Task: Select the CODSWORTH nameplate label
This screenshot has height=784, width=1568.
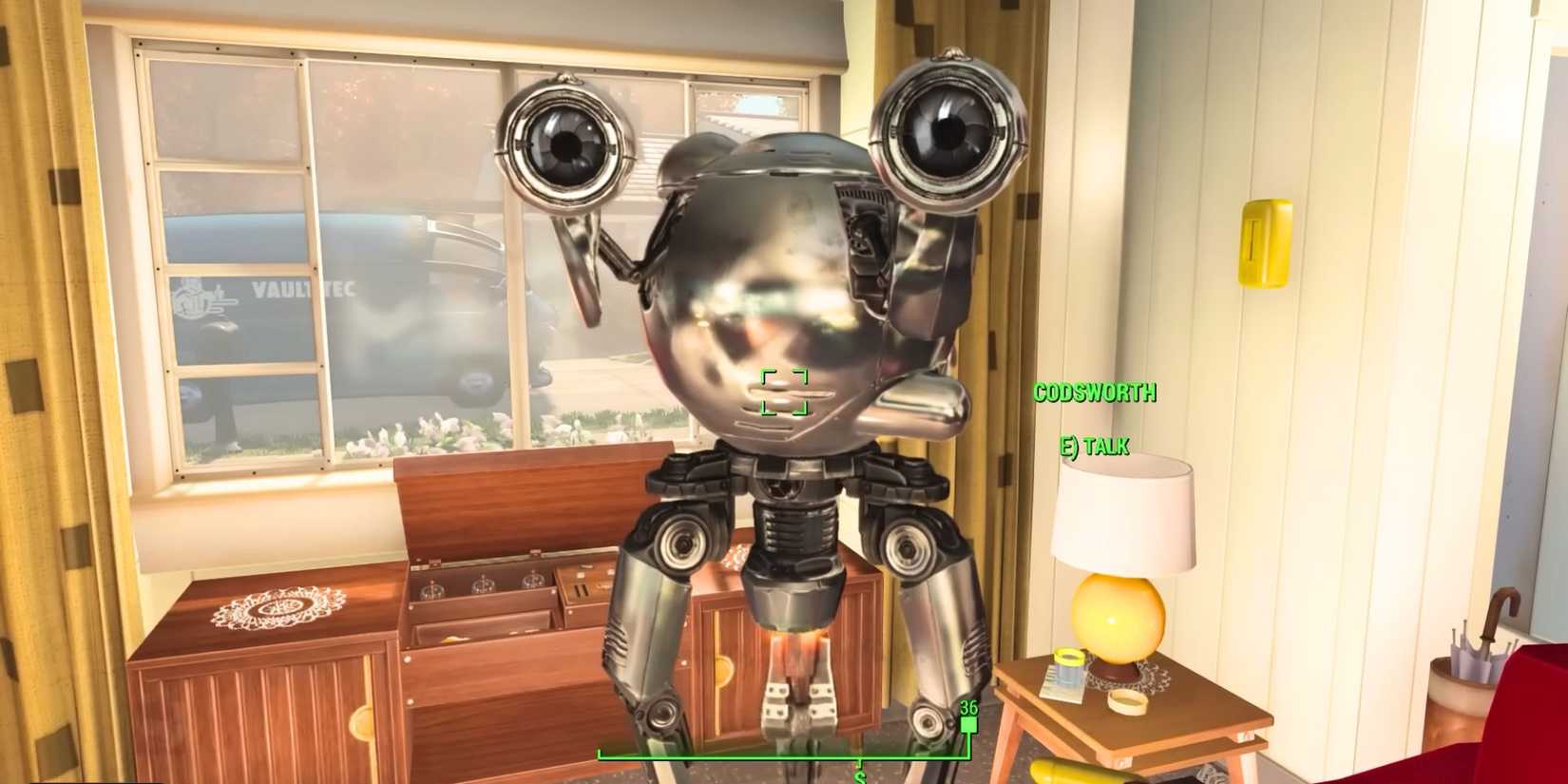Action: pos(1096,392)
